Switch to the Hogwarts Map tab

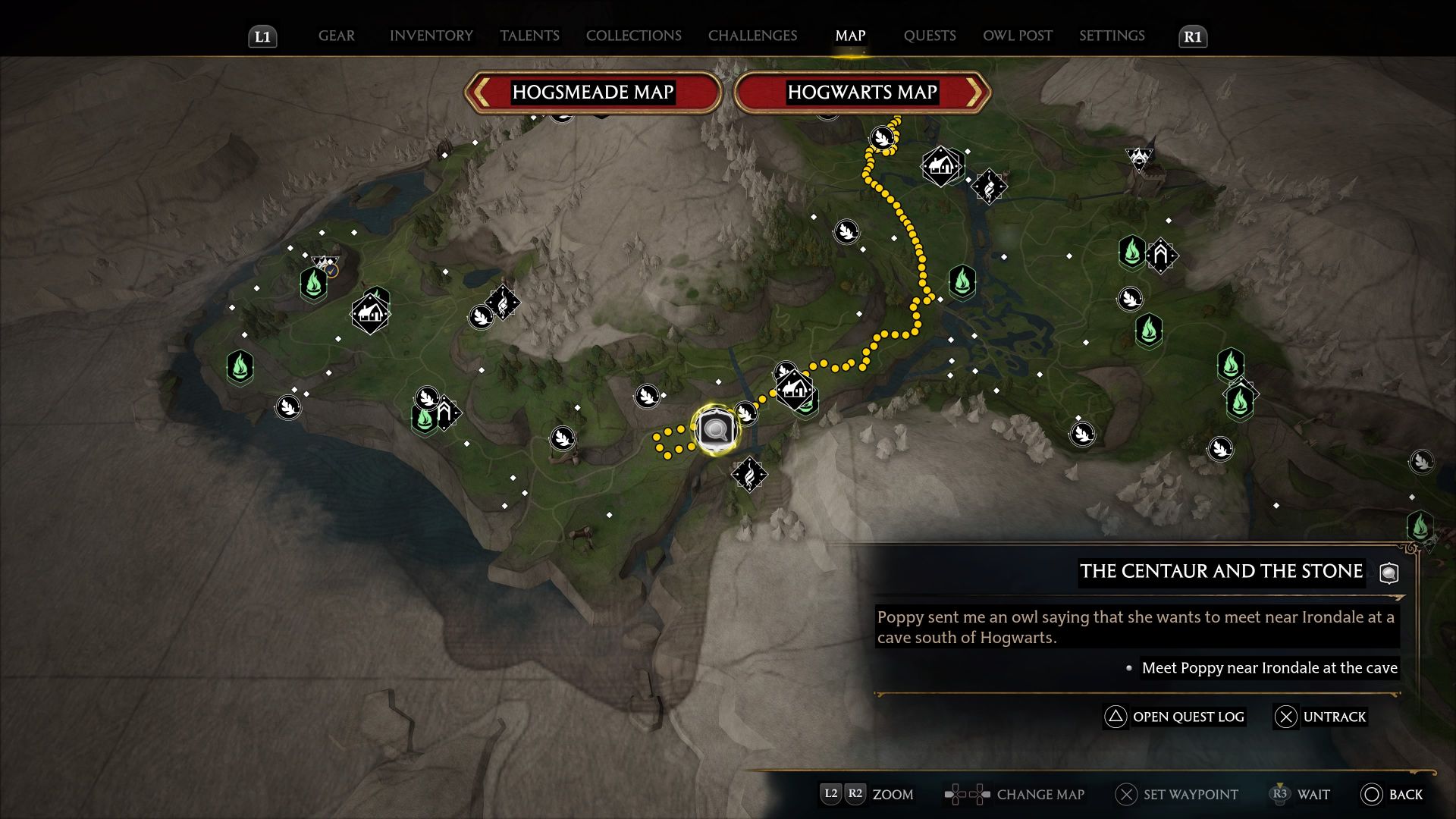861,93
